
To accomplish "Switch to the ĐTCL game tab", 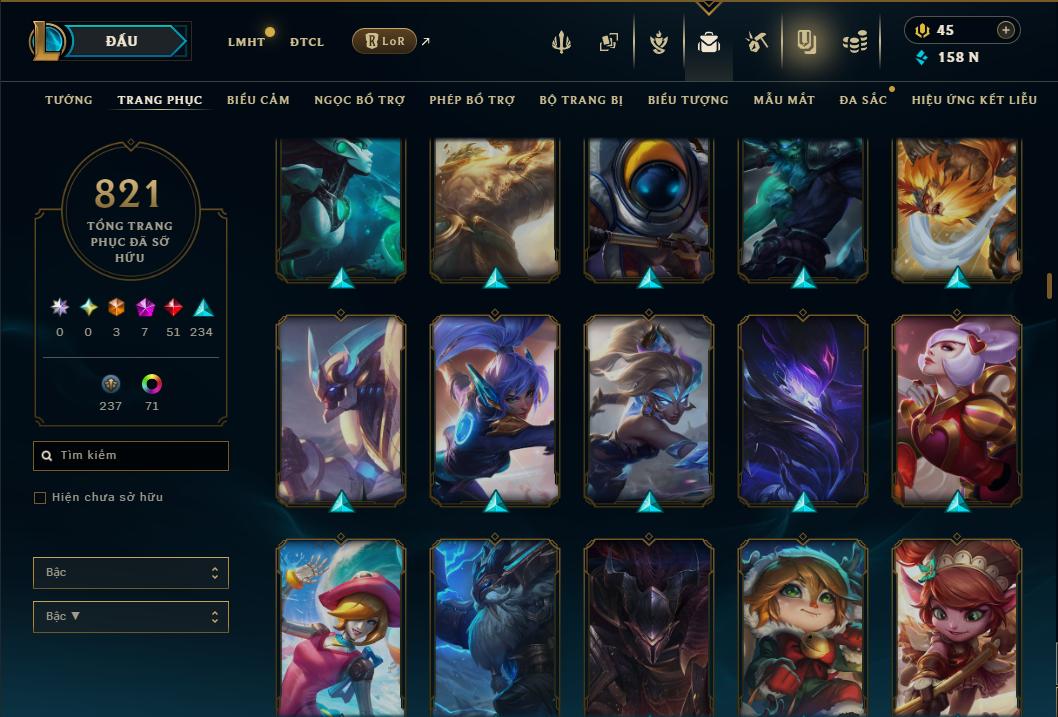I will point(307,42).
